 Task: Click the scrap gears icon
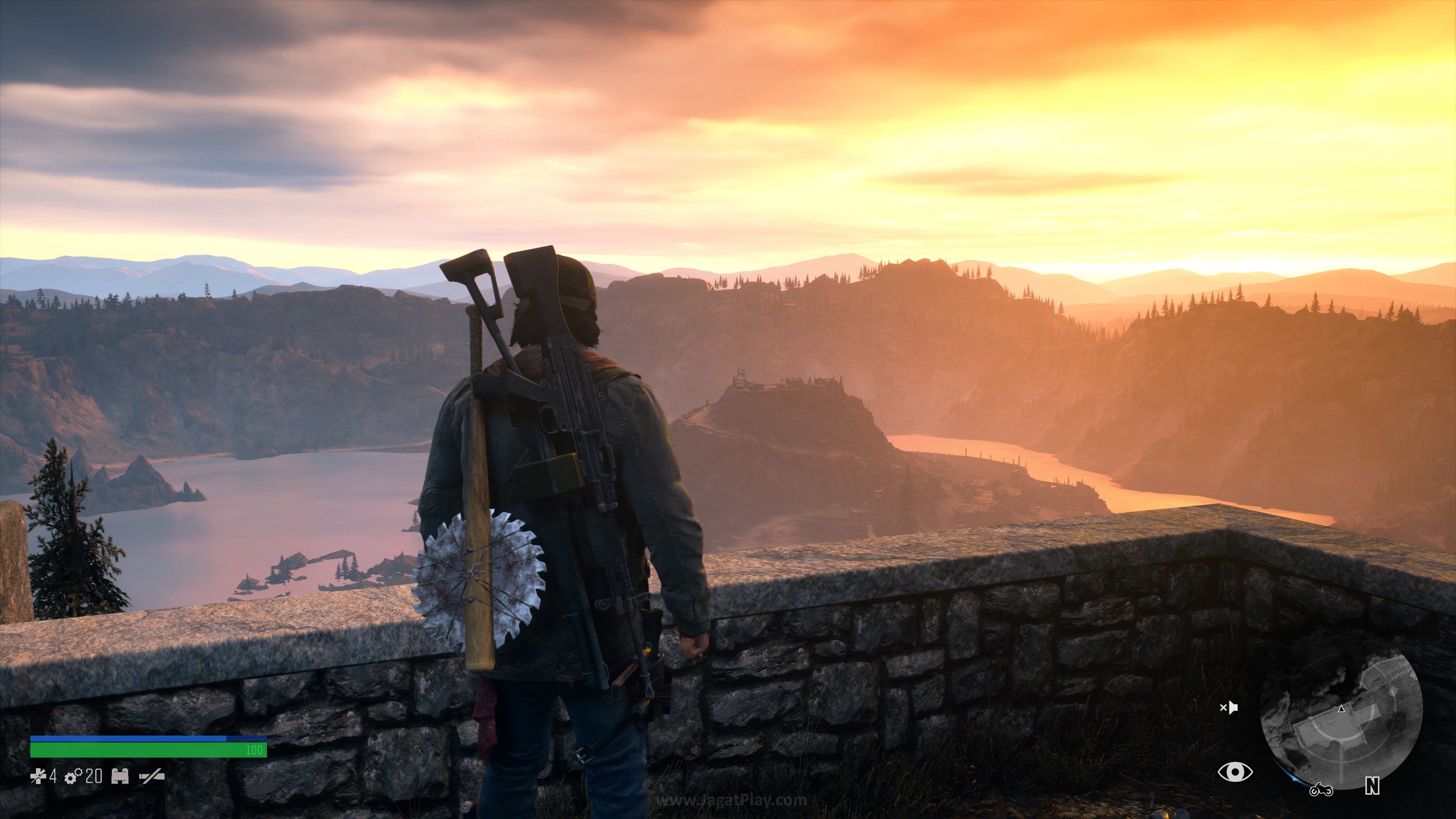click(74, 777)
